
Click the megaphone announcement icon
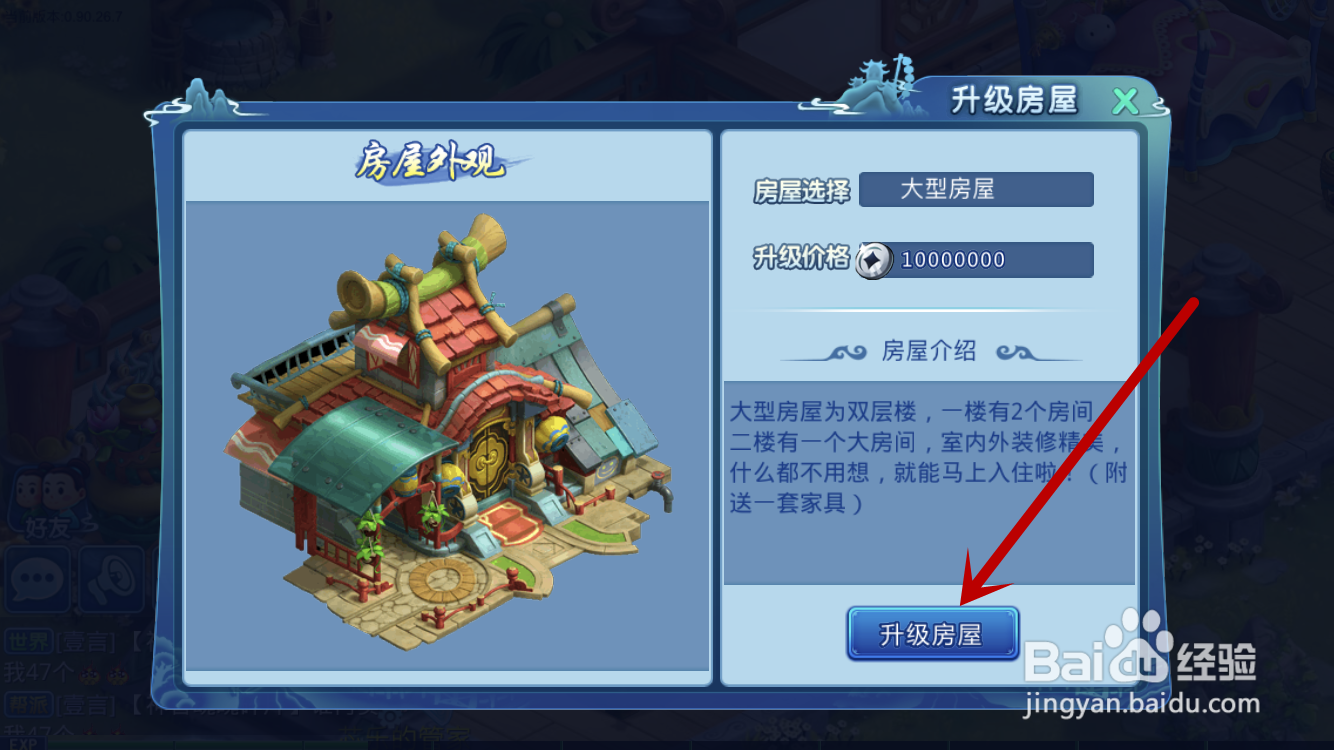point(110,580)
